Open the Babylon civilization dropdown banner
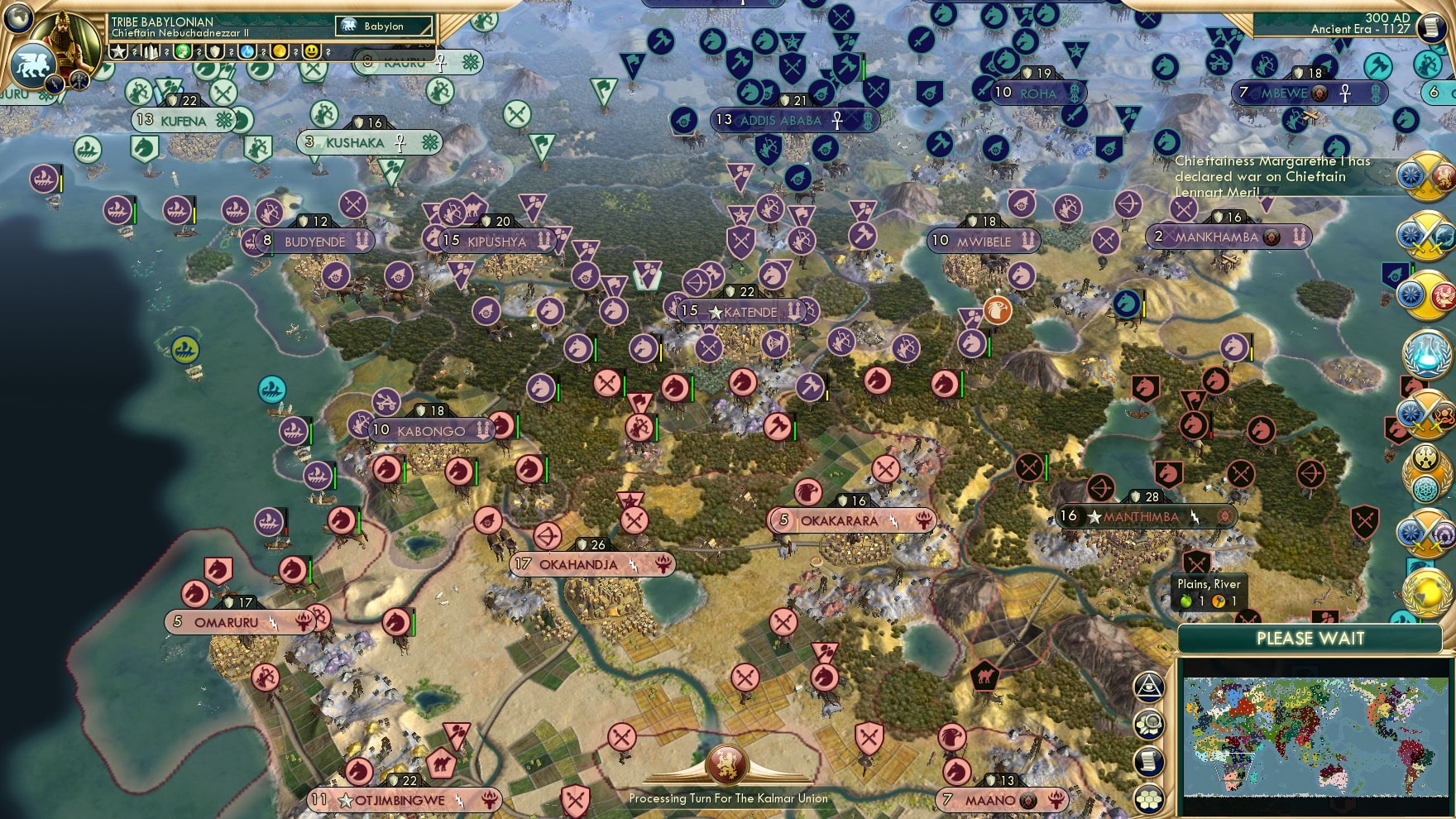The image size is (1456, 819). (383, 26)
